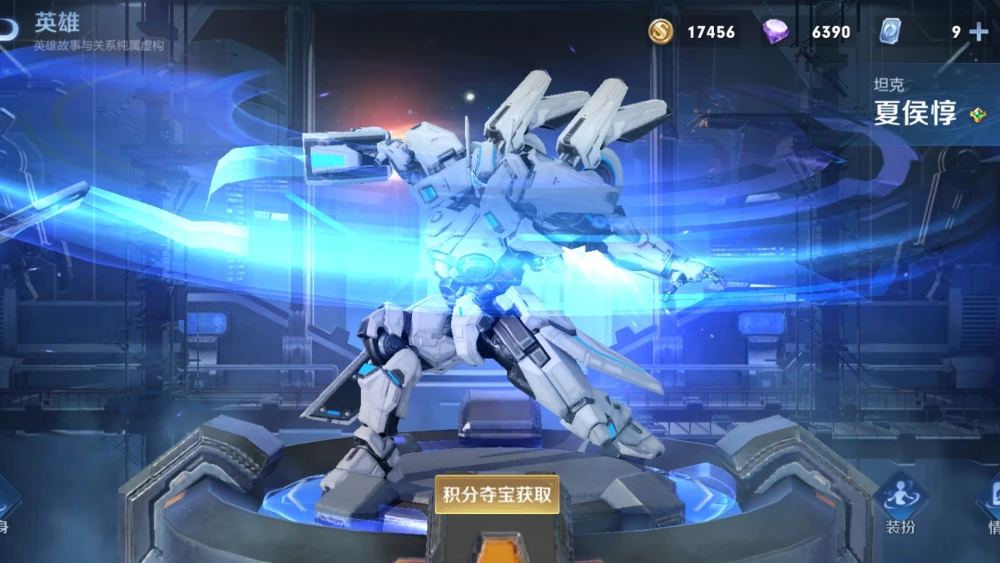The width and height of the screenshot is (1000, 563).
Task: Go back using the 英雄 header arrow
Action: (8, 27)
